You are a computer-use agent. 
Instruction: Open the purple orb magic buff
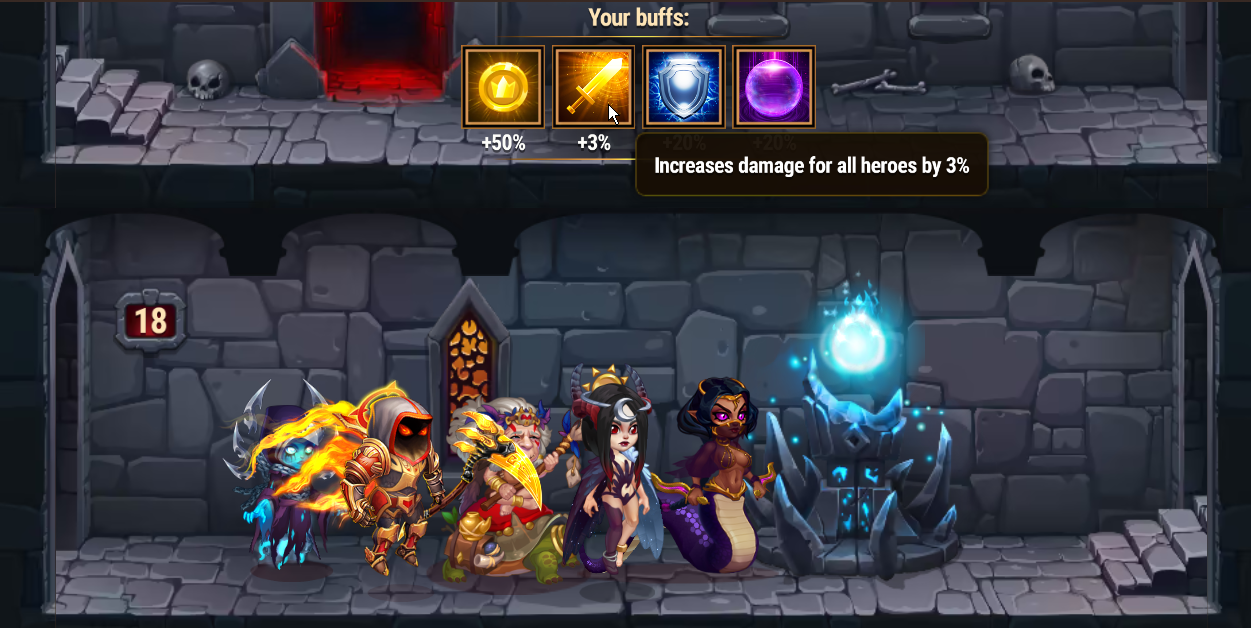[774, 87]
